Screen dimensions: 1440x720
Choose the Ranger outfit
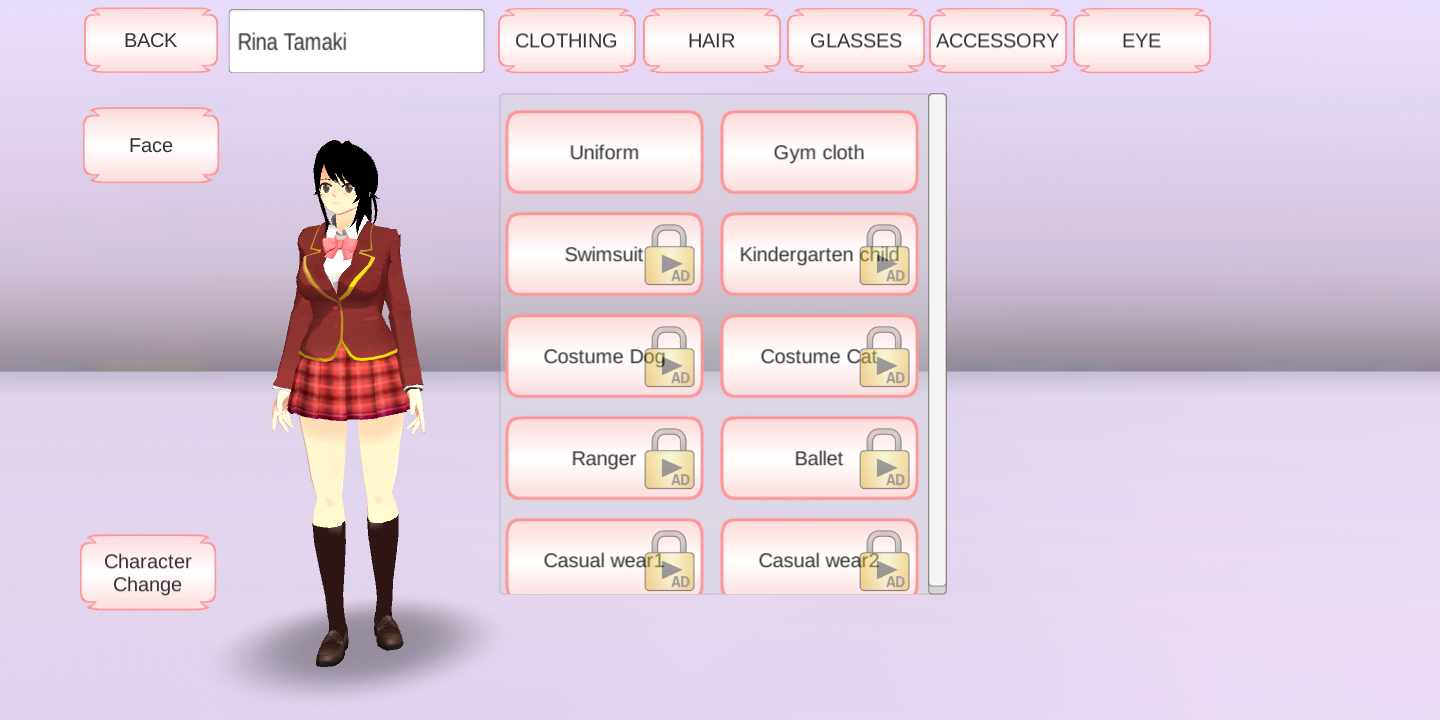604,459
